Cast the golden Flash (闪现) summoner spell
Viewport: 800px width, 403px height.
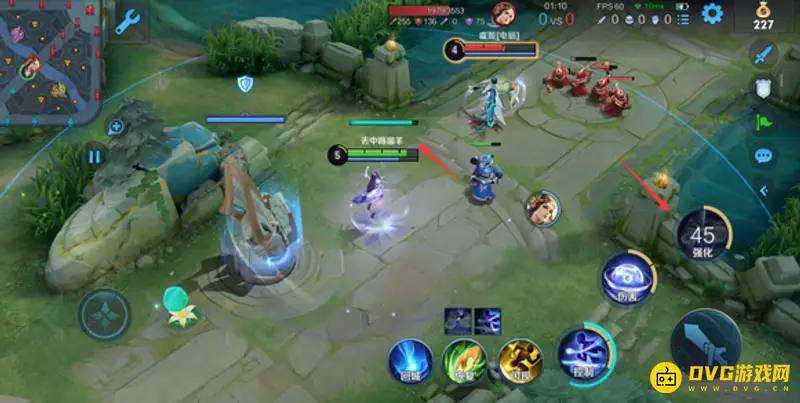(520, 361)
